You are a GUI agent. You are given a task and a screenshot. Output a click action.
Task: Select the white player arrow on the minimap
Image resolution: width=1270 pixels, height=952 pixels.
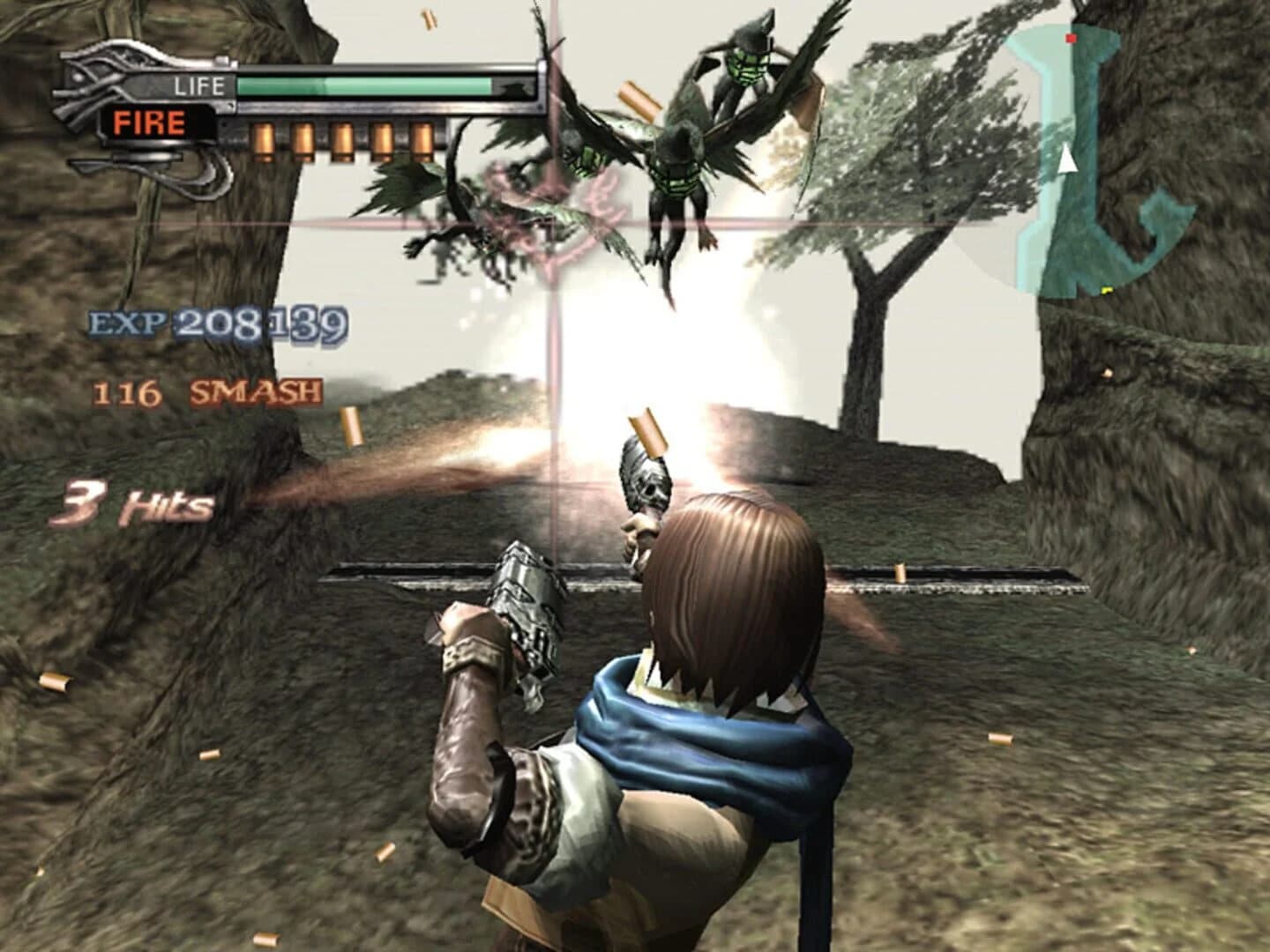[x=1068, y=161]
